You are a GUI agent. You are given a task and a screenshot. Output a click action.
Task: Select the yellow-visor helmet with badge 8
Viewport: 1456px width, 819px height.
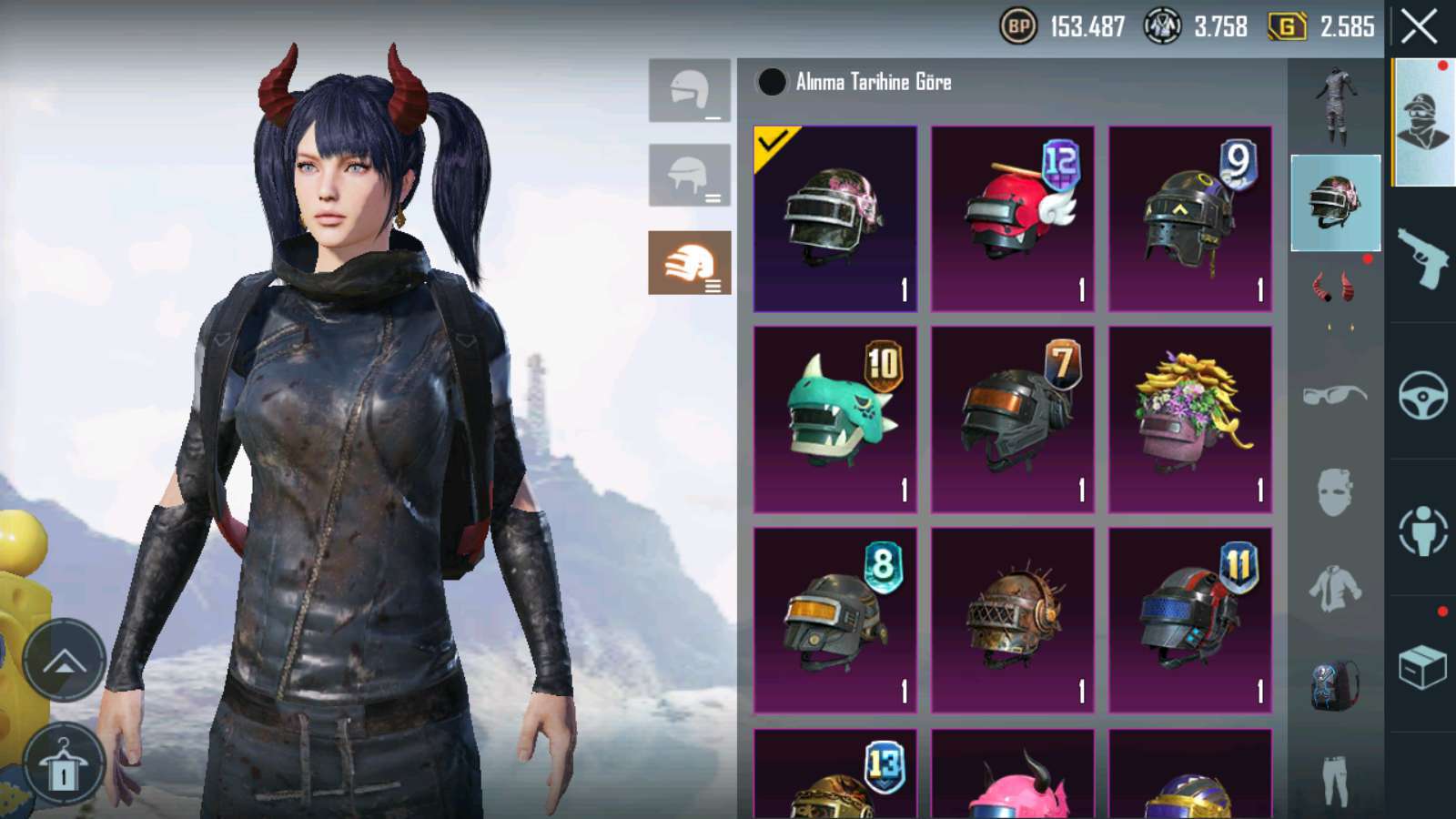pos(834,620)
